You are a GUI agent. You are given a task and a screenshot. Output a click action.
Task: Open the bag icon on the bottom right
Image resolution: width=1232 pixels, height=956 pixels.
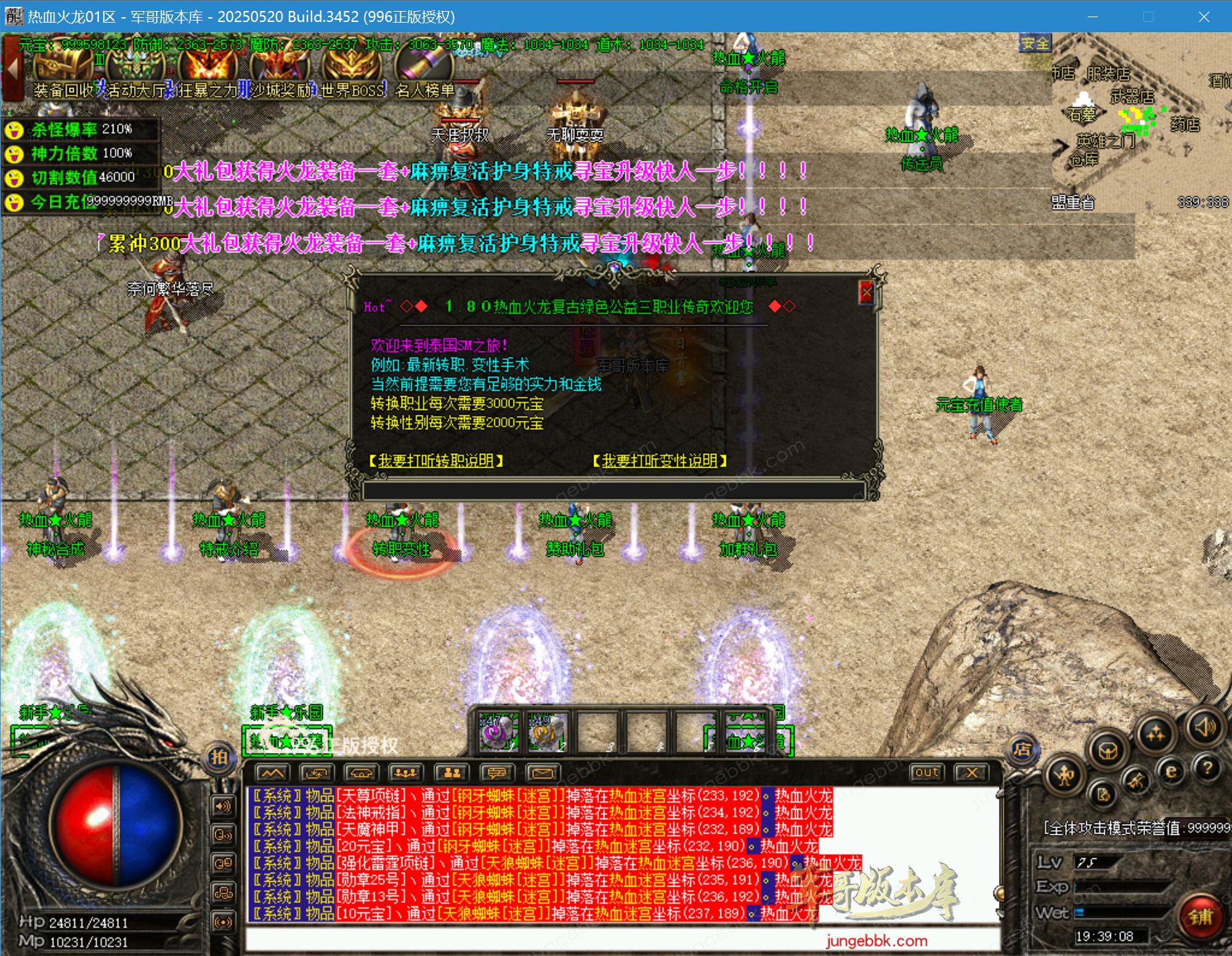click(1108, 751)
